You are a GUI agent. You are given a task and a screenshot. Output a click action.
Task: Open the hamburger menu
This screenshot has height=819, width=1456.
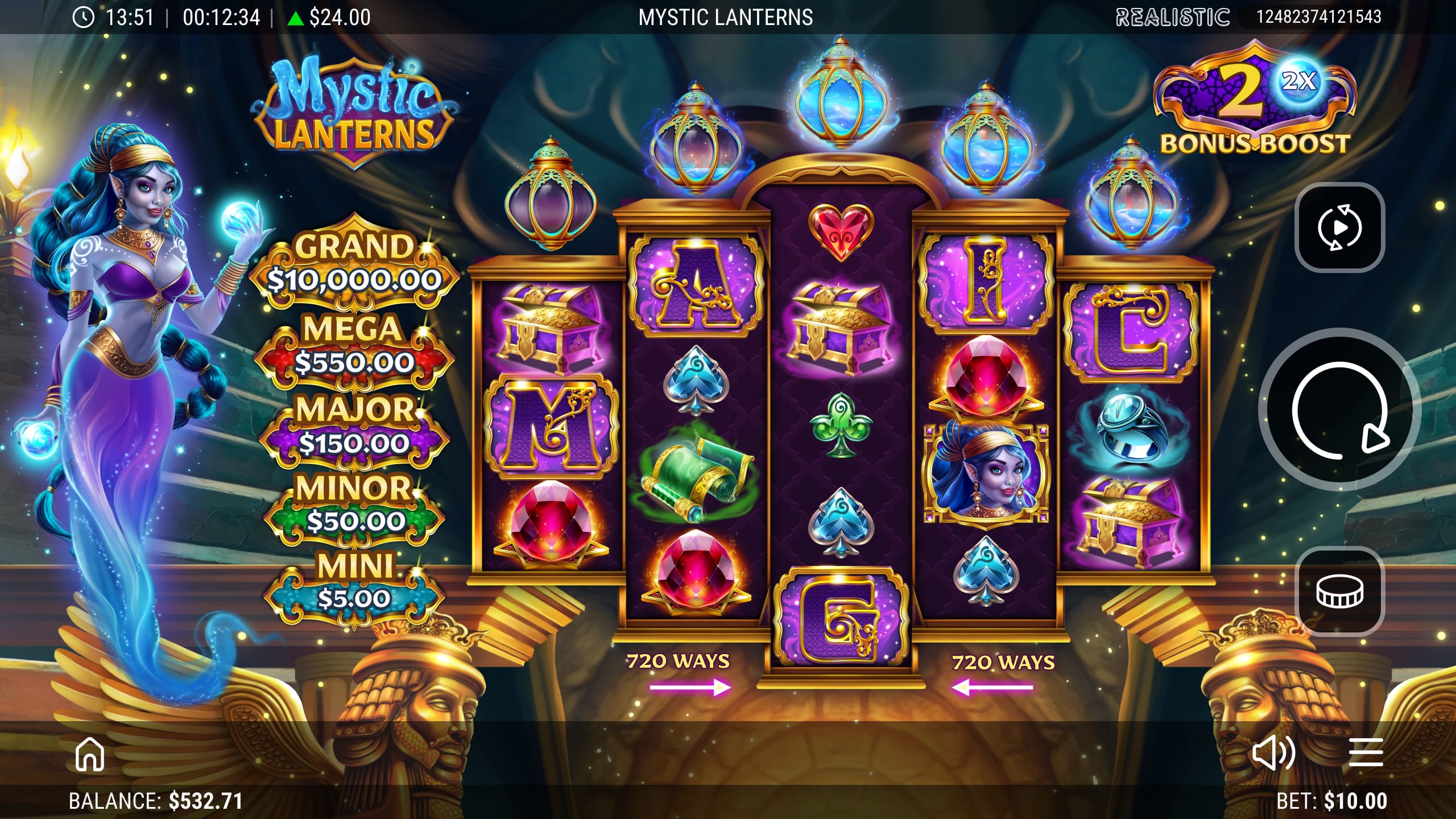[x=1366, y=754]
